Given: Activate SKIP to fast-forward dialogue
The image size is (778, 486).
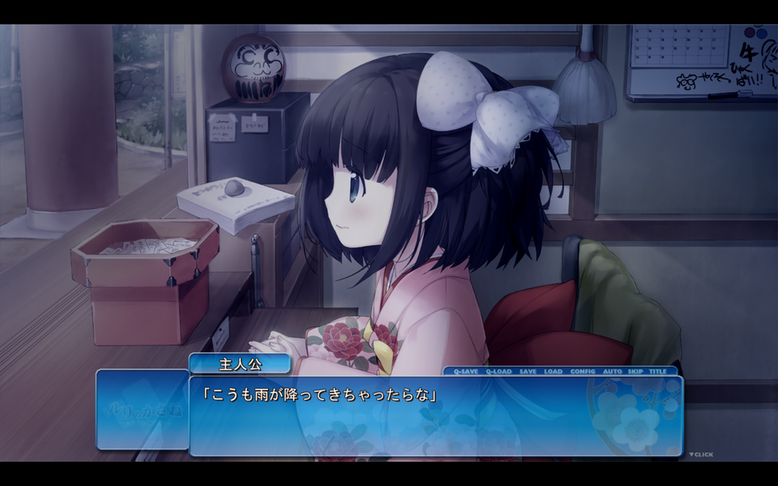Looking at the screenshot, I should pos(635,371).
